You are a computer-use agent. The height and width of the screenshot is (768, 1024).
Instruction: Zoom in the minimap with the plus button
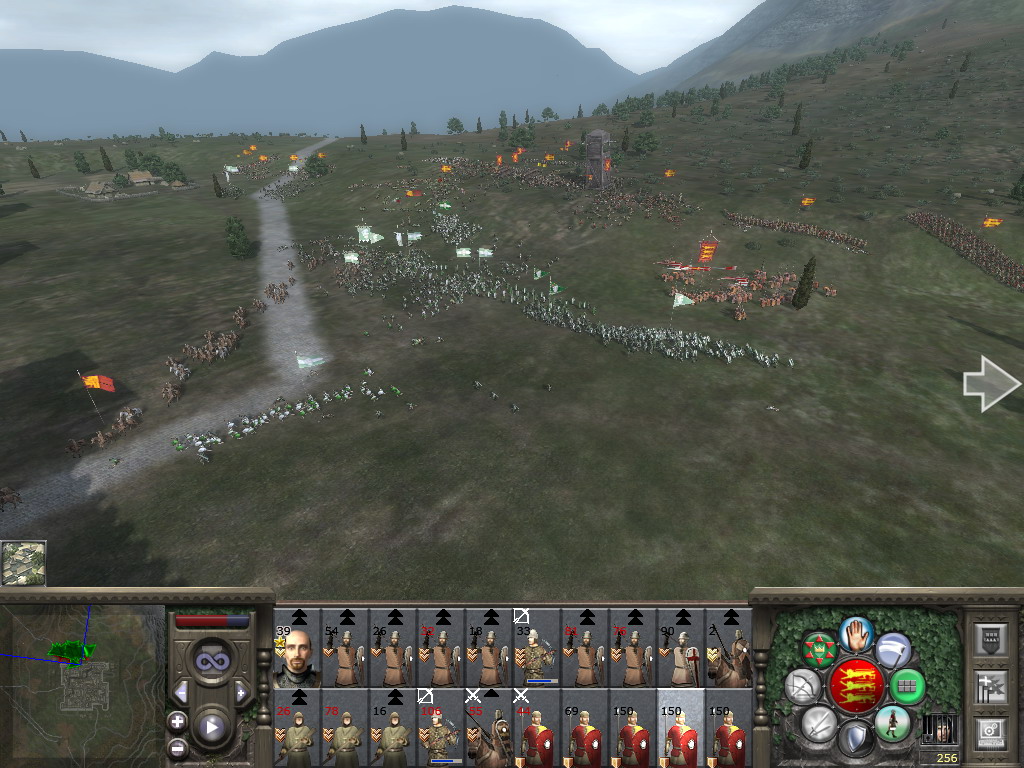(x=178, y=720)
